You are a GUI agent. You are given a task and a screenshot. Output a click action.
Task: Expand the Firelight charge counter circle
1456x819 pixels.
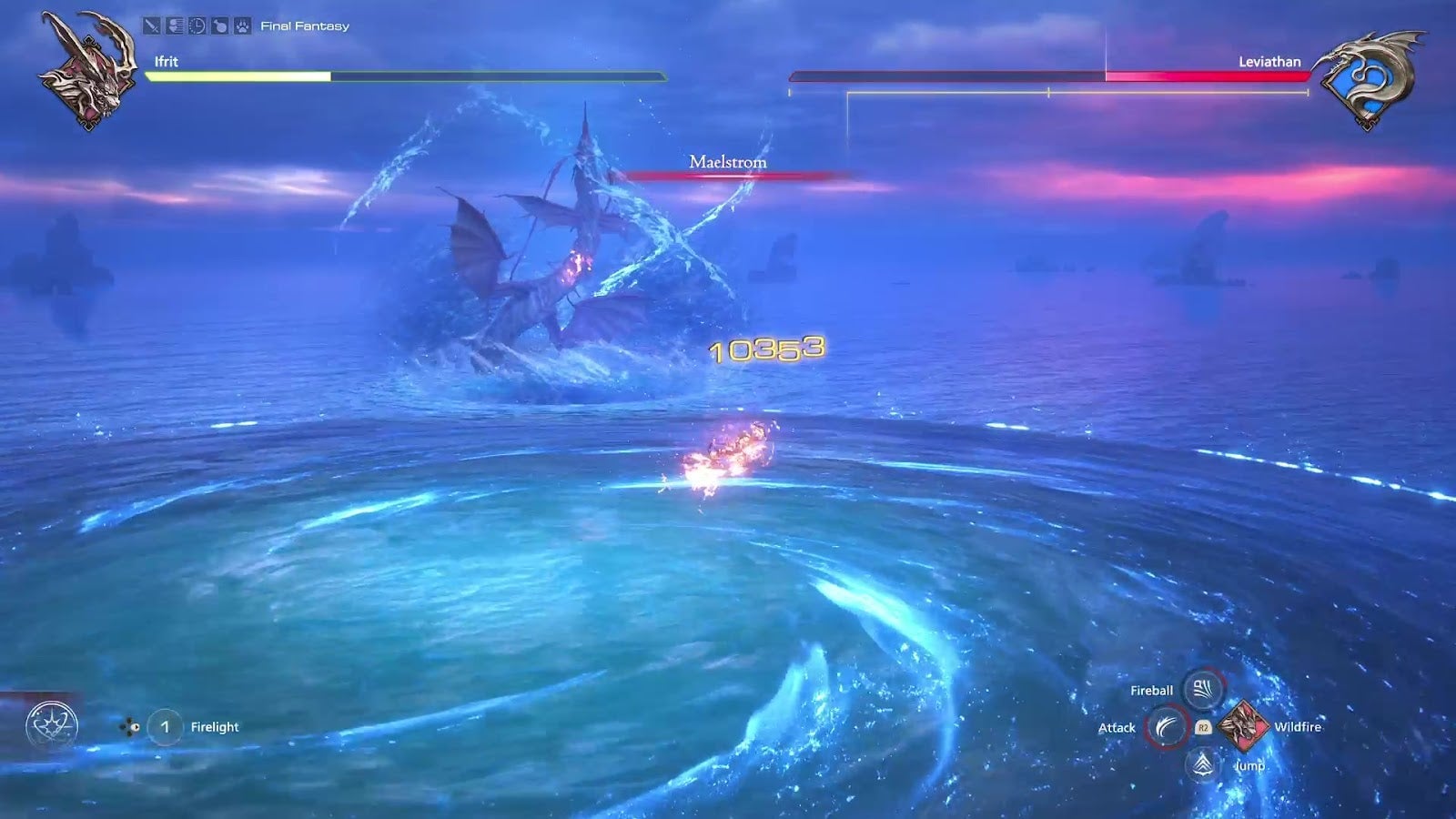point(165,726)
